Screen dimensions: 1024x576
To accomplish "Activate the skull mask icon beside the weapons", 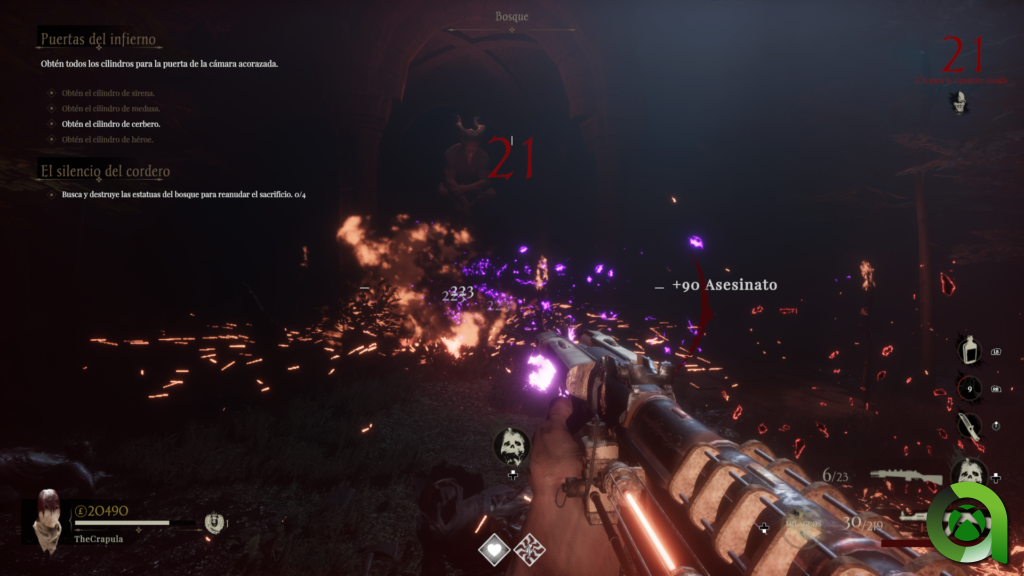I will pyautogui.click(x=967, y=472).
